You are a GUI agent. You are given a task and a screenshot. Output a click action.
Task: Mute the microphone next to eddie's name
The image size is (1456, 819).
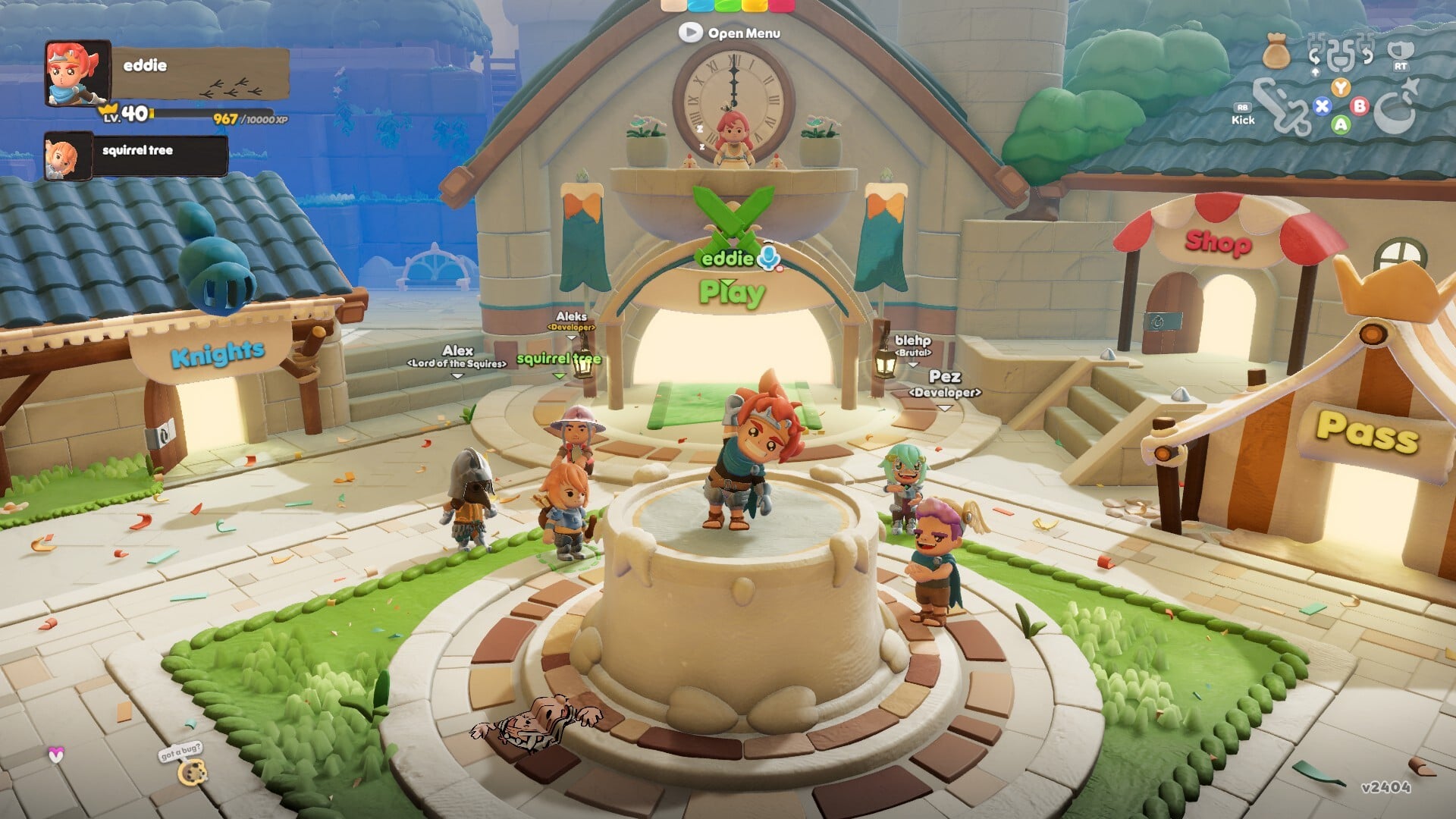pyautogui.click(x=768, y=259)
